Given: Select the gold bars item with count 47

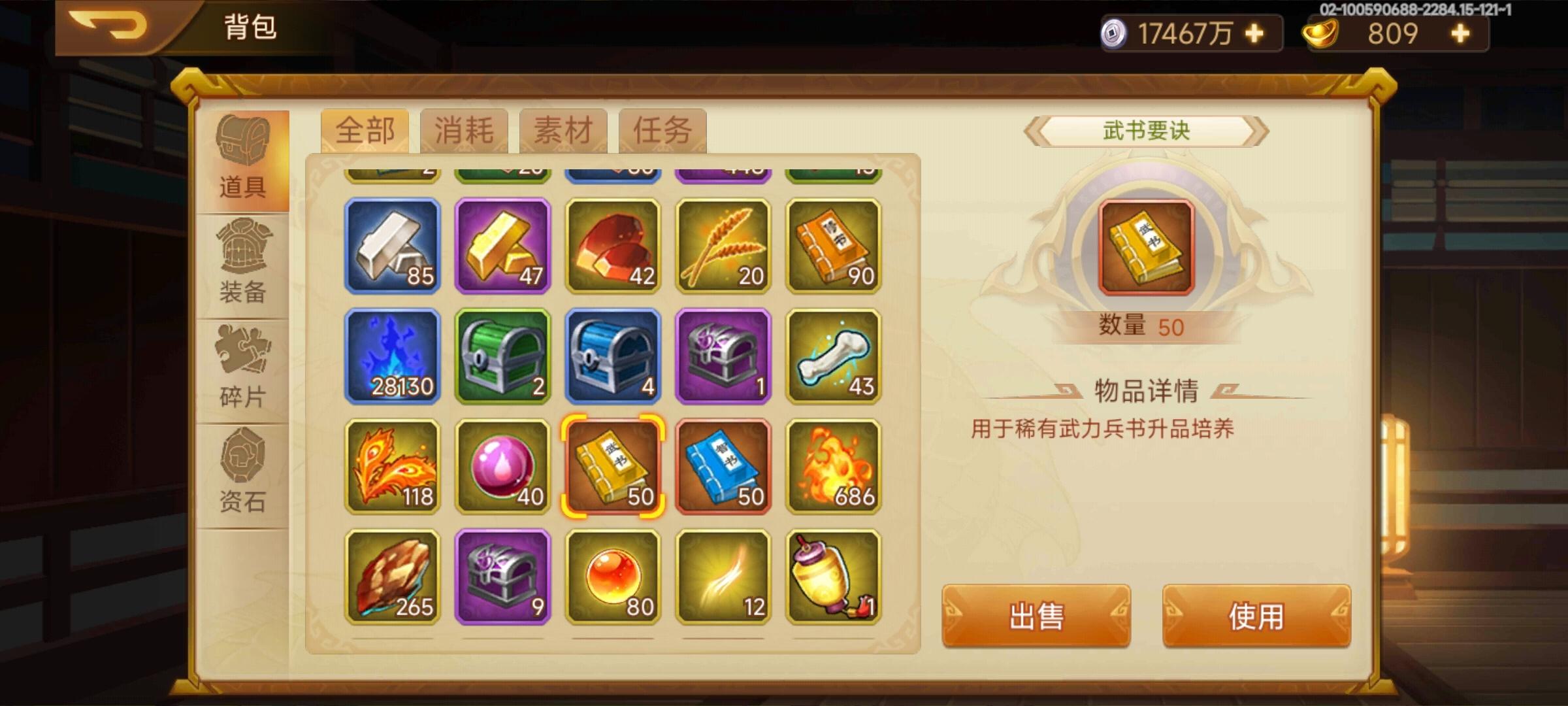Looking at the screenshot, I should coord(502,247).
